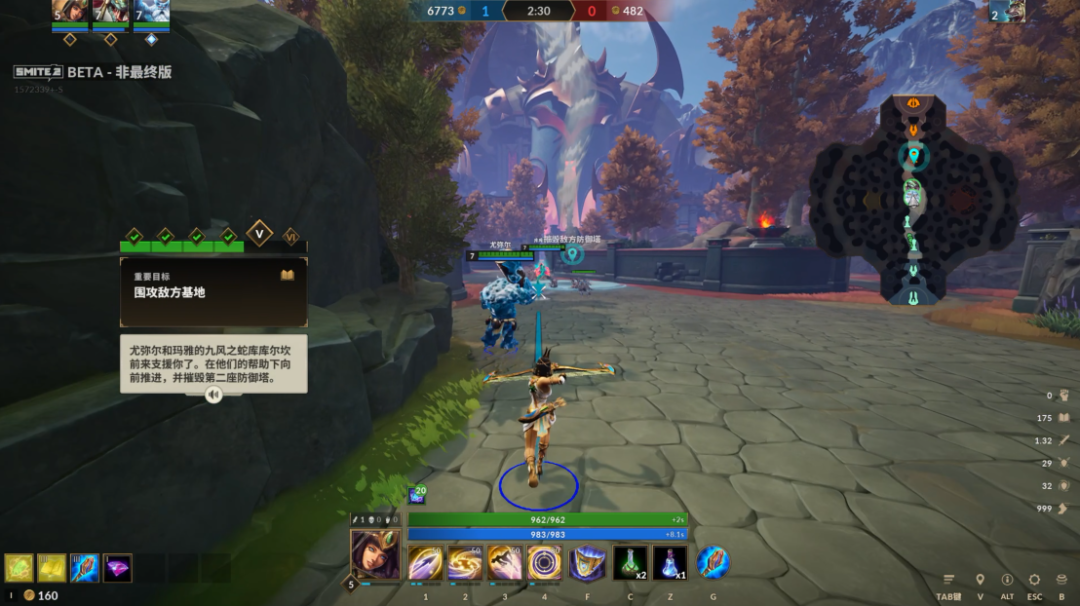Screen dimensions: 1080x606
Task: Select the goddess portrait on the HUD
Action: click(375, 553)
